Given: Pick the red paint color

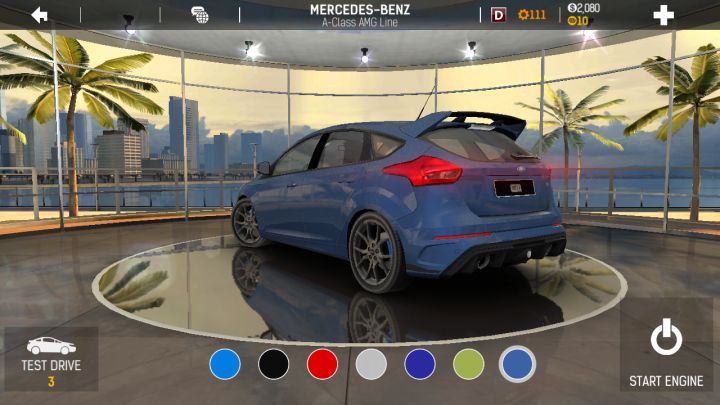Looking at the screenshot, I should tap(322, 364).
